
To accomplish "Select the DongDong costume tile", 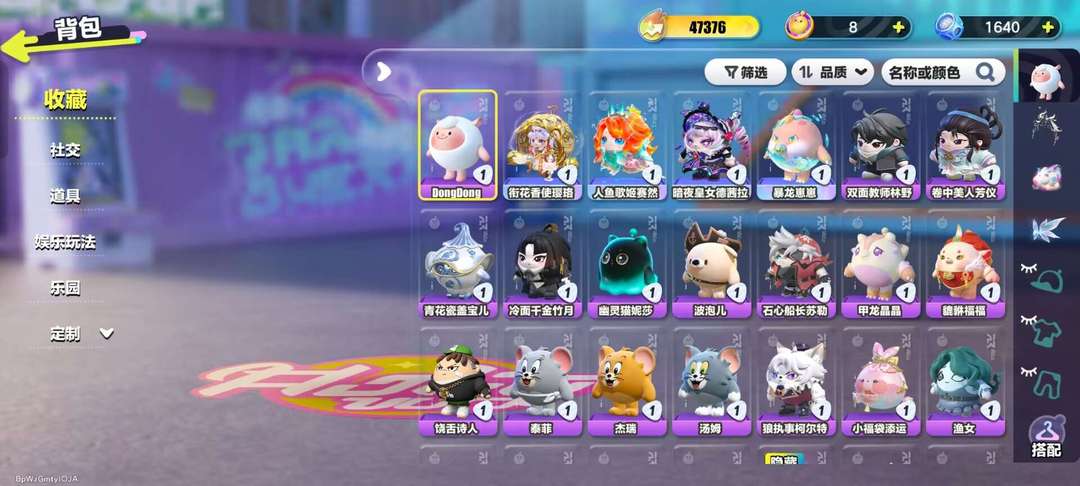I will [x=458, y=146].
